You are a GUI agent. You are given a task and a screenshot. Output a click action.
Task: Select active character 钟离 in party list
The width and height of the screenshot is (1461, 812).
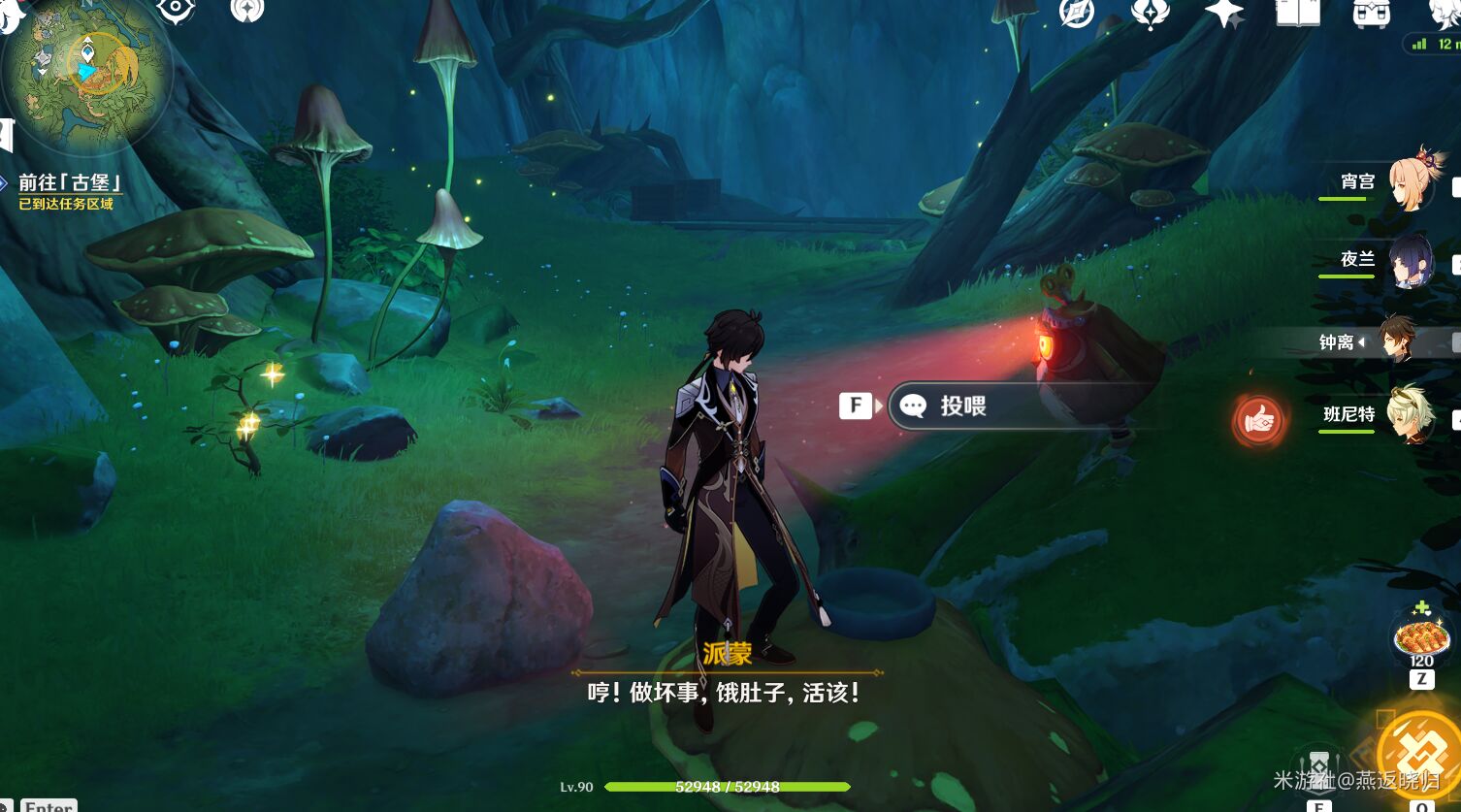(x=1399, y=341)
